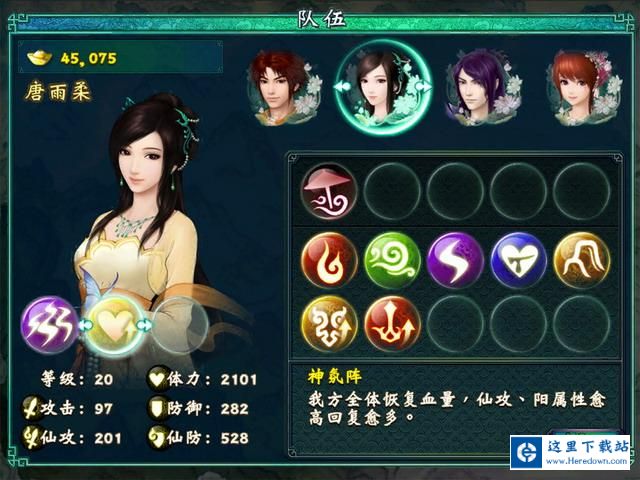Click the highlighted black-haired woman portrait
The height and width of the screenshot is (480, 640).
point(383,88)
